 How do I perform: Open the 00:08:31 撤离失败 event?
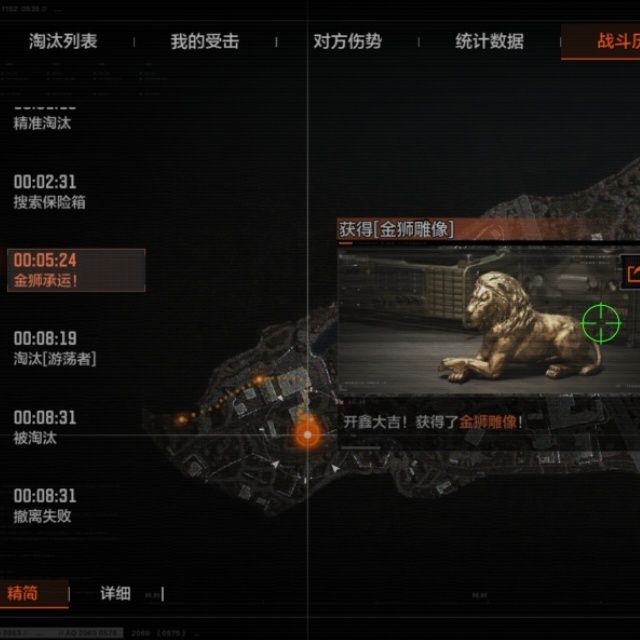45,506
